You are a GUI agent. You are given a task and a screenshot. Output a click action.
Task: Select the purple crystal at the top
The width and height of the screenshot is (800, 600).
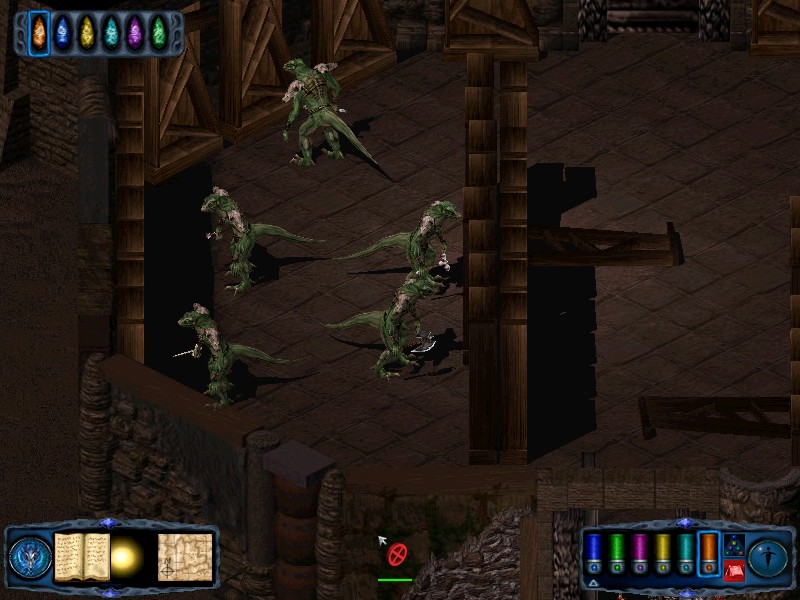pyautogui.click(x=135, y=33)
